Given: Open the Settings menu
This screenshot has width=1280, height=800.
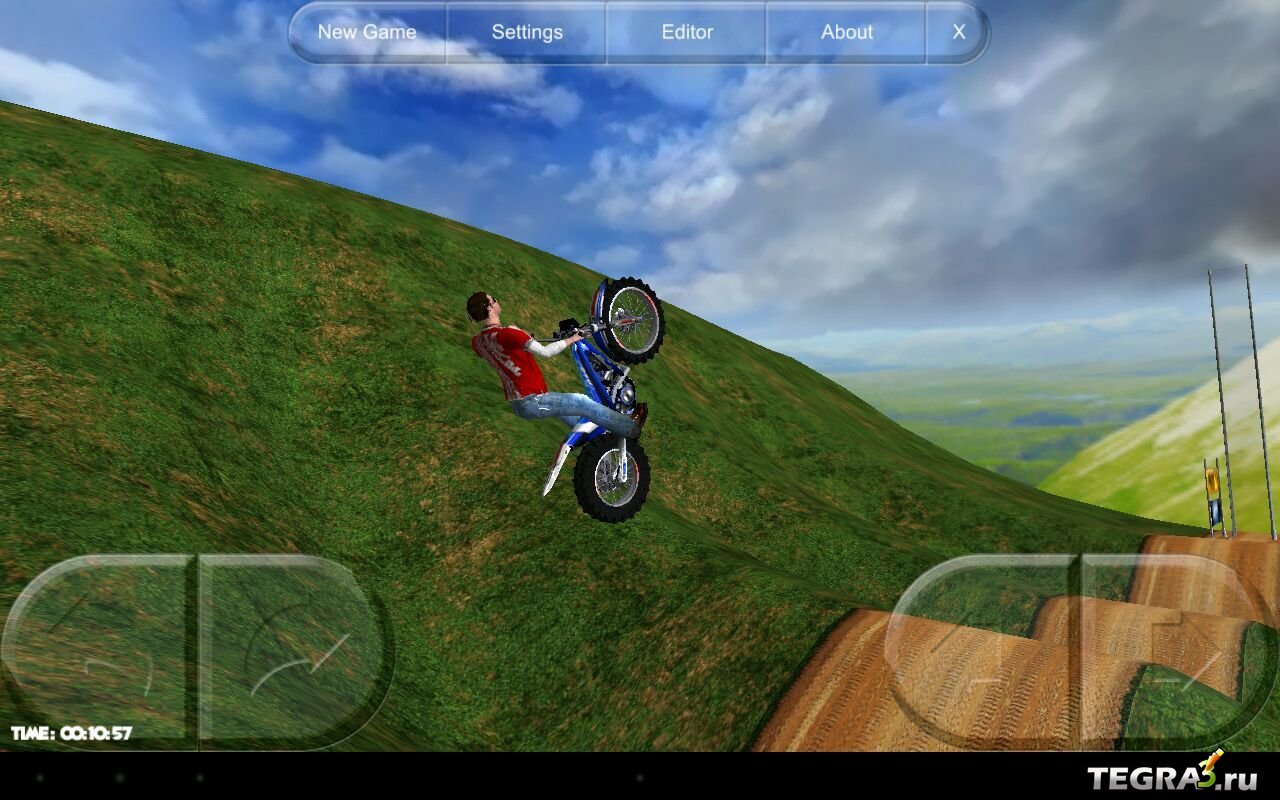Looking at the screenshot, I should (x=527, y=32).
